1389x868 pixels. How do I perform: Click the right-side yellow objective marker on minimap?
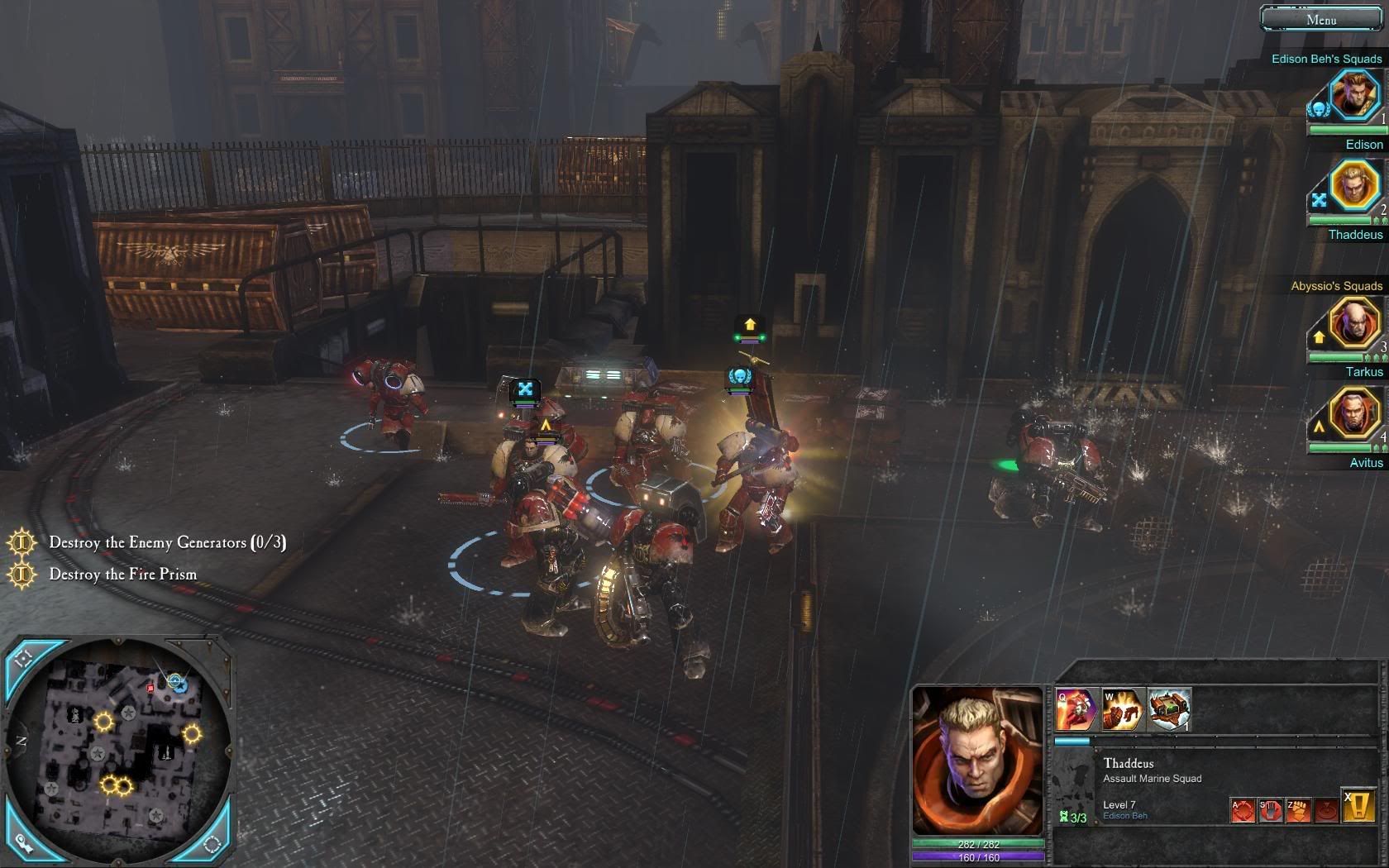(x=192, y=733)
